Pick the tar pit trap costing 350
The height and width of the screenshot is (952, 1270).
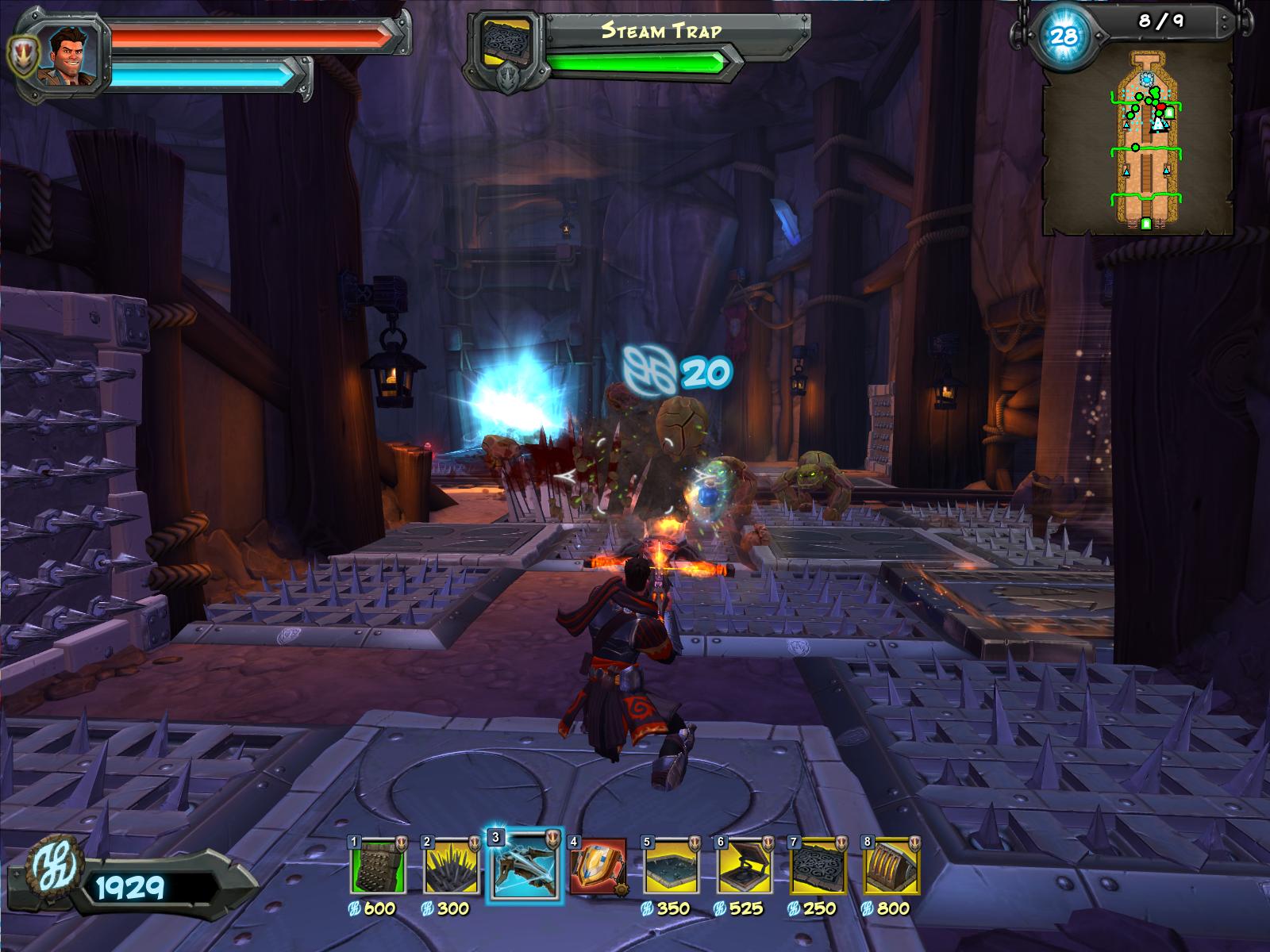pos(671,866)
